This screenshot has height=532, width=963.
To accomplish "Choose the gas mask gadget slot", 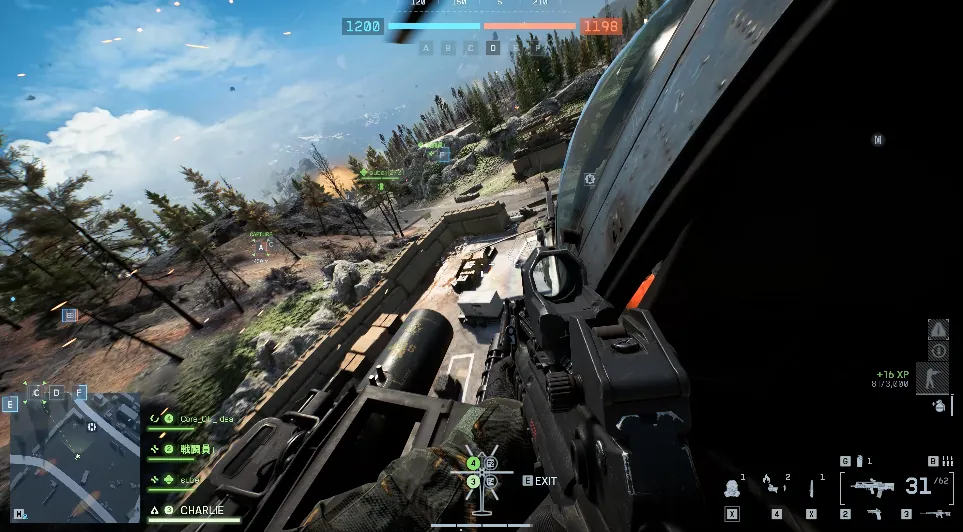I will (x=732, y=488).
